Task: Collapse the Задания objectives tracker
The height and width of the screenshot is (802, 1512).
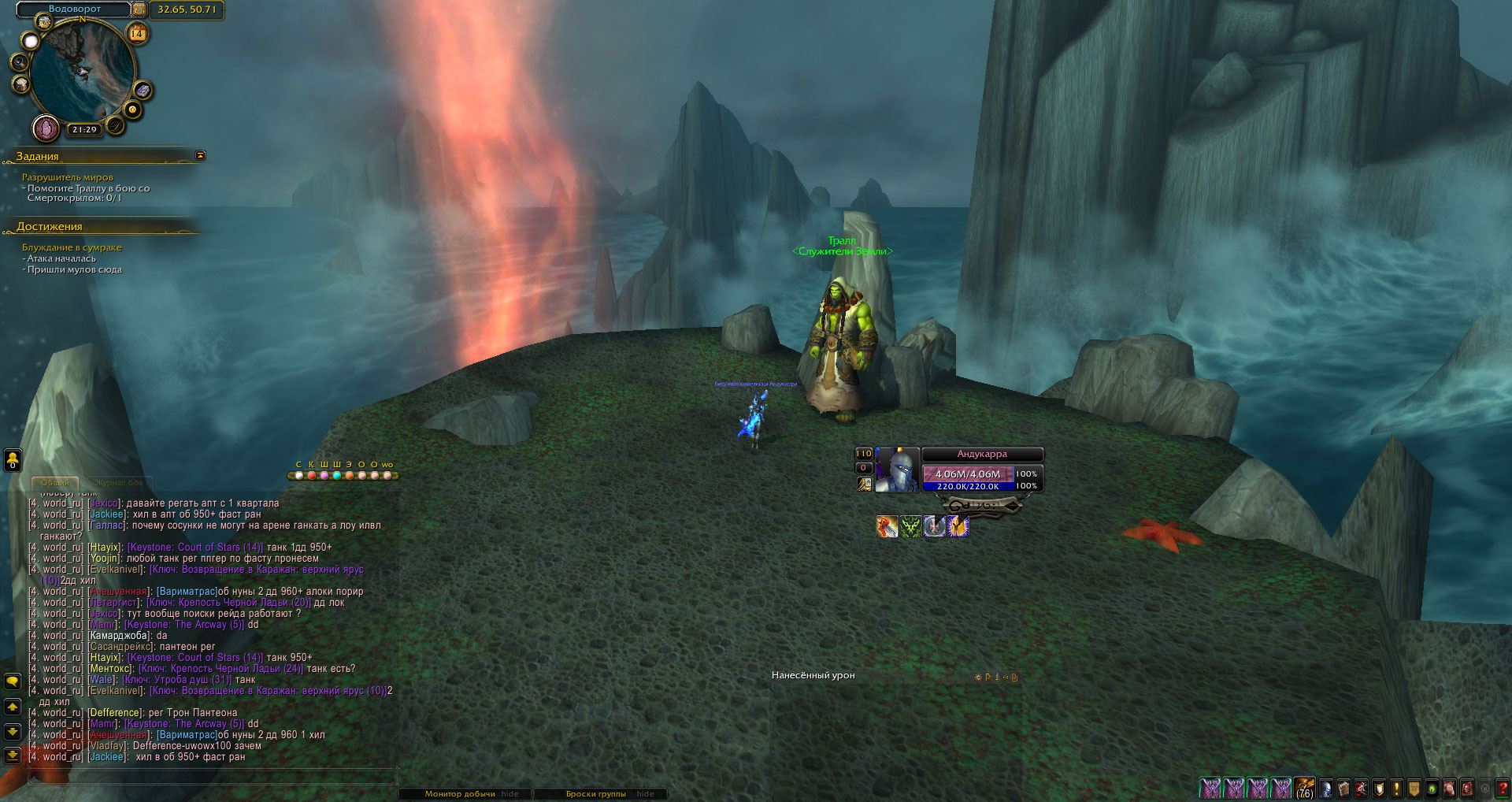Action: tap(200, 155)
